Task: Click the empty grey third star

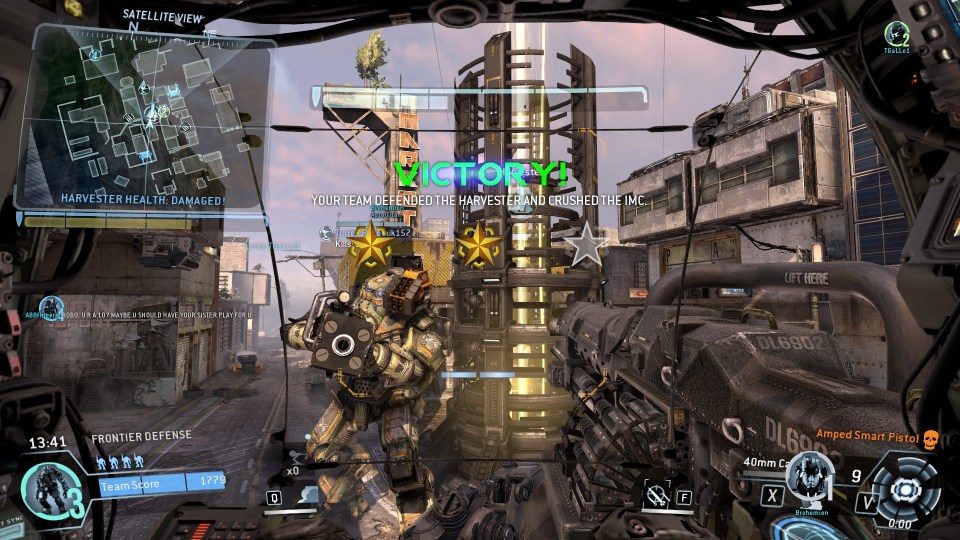Action: (585, 244)
